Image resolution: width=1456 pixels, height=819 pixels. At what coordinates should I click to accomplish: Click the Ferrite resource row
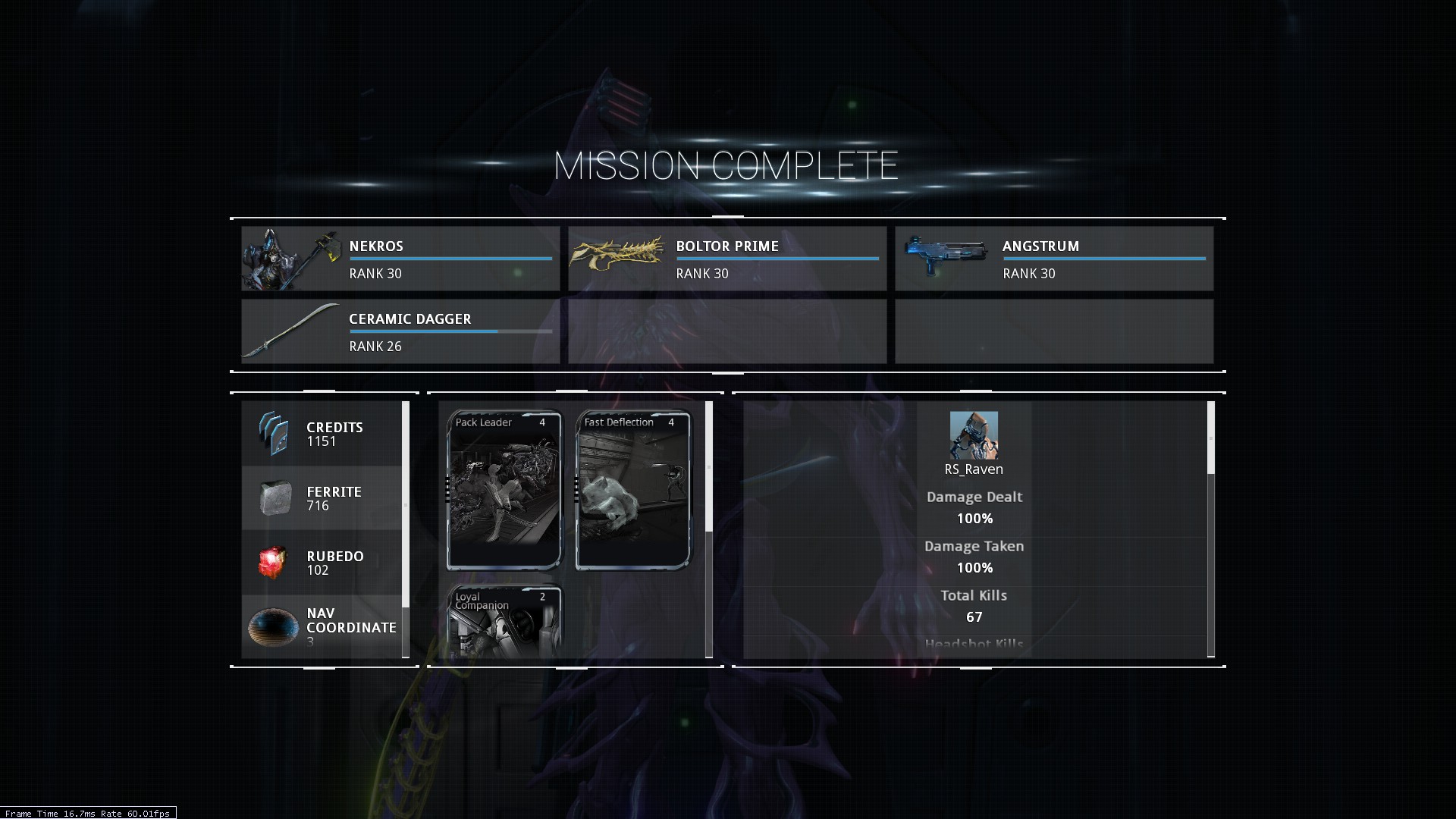(x=322, y=498)
